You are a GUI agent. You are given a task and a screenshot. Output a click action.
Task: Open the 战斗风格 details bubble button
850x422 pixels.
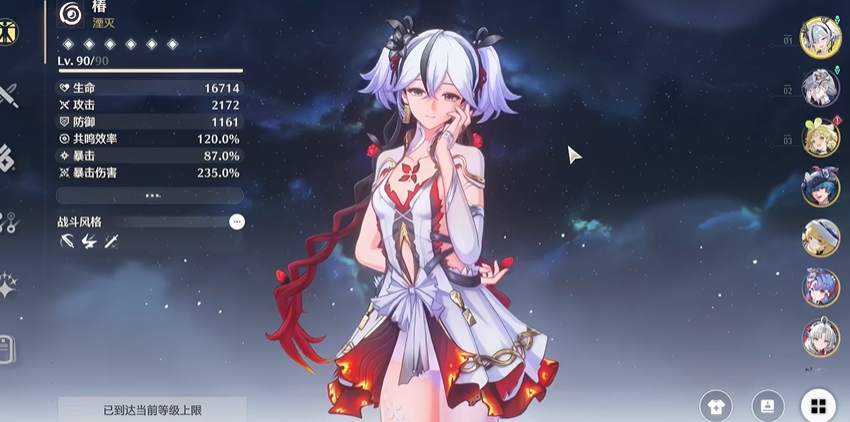click(237, 221)
